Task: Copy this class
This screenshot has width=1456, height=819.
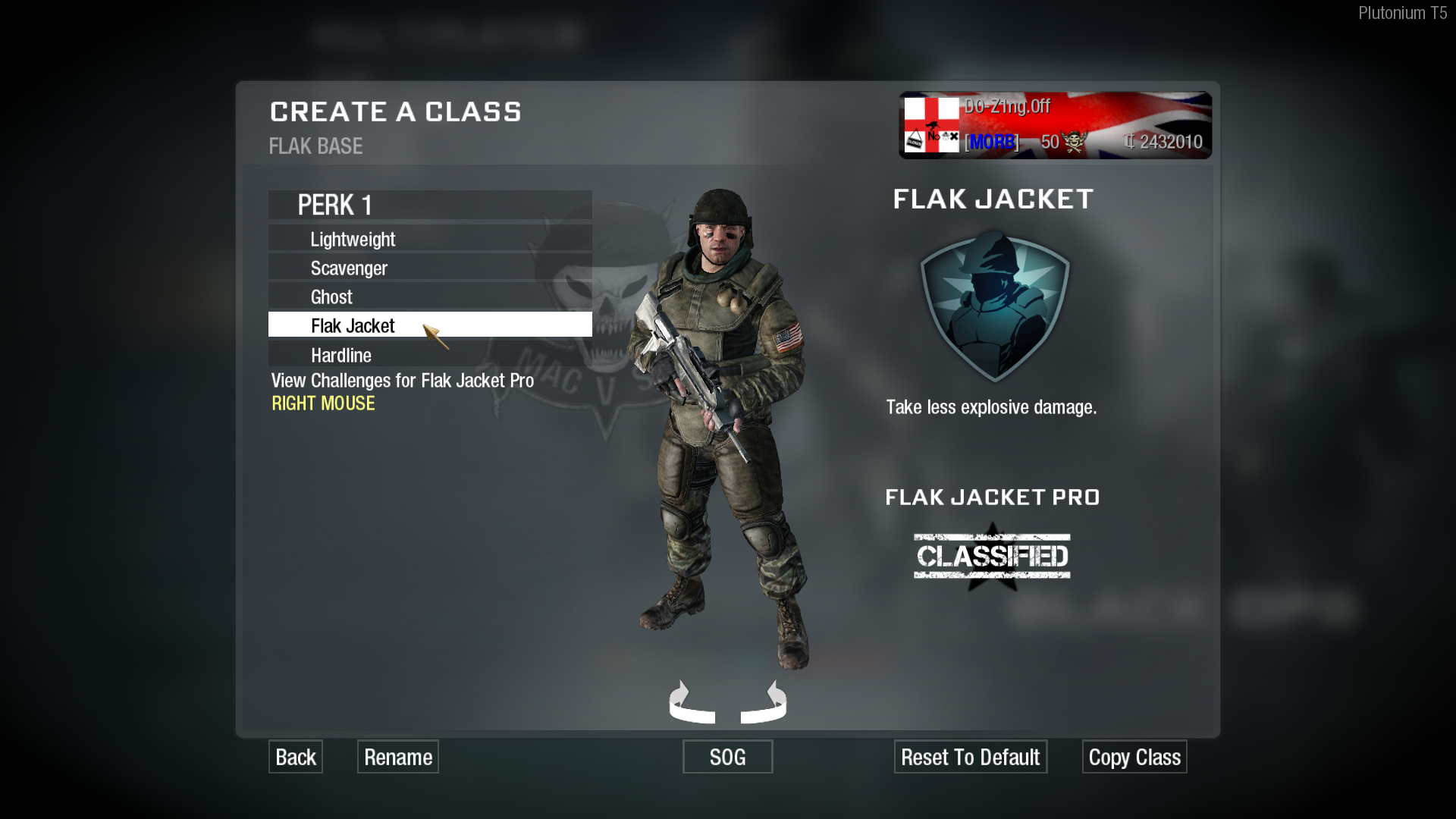Action: [1134, 757]
